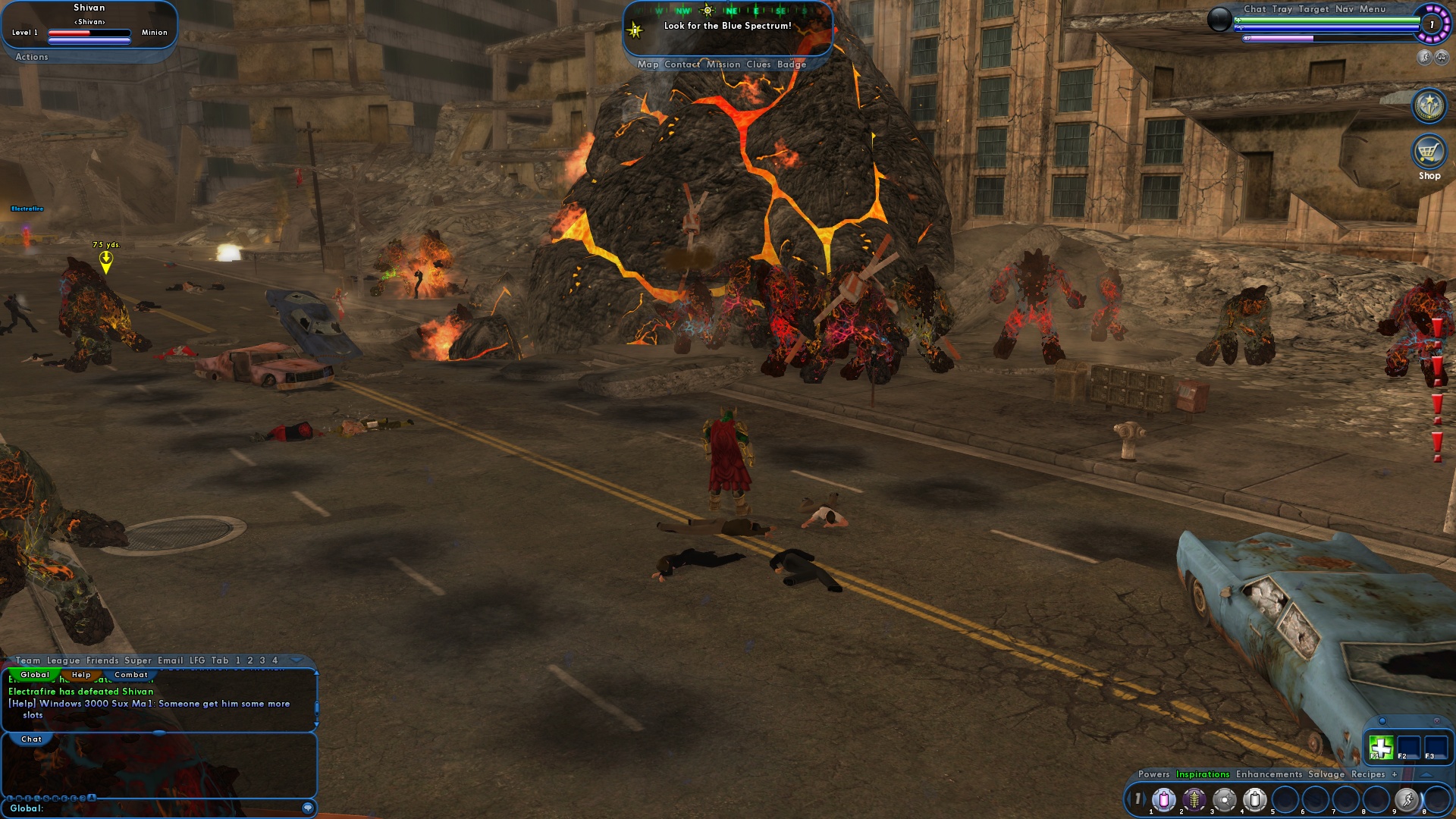Toggle the A chat channel quick-select button
This screenshot has height=819, width=1456.
click(93, 798)
